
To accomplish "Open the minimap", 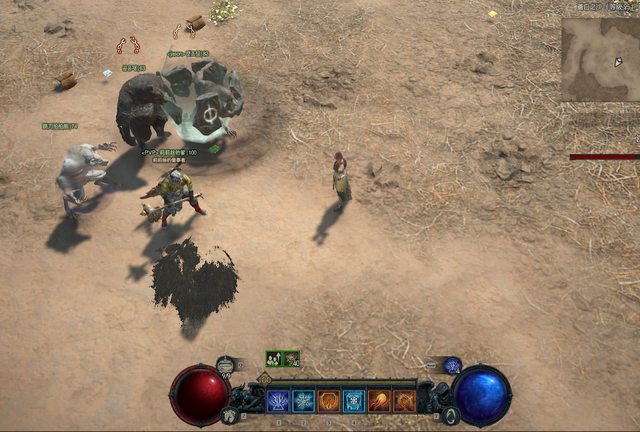I will coord(599,58).
